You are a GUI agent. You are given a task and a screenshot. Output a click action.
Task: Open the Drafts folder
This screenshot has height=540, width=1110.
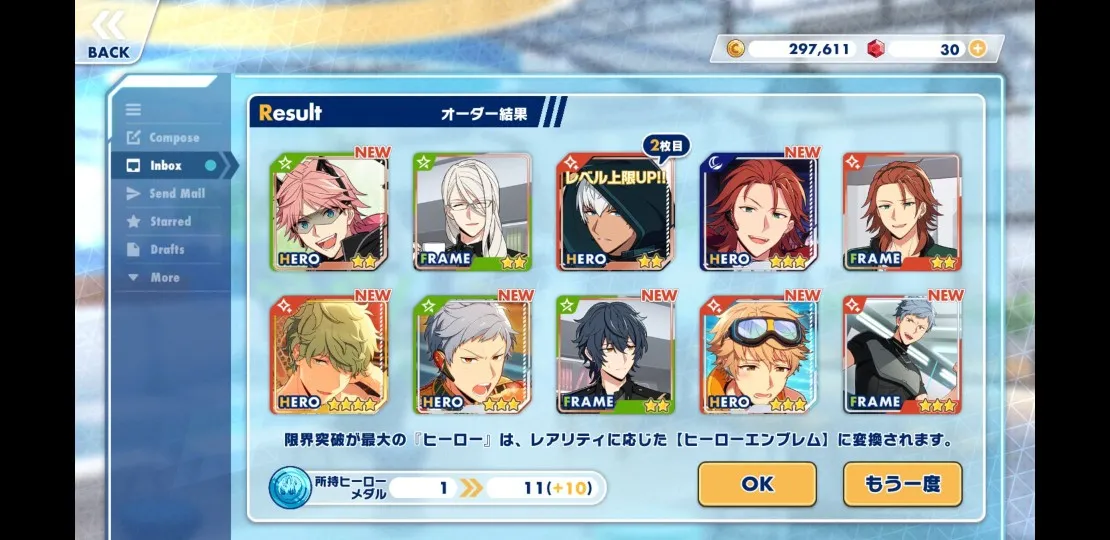[167, 250]
